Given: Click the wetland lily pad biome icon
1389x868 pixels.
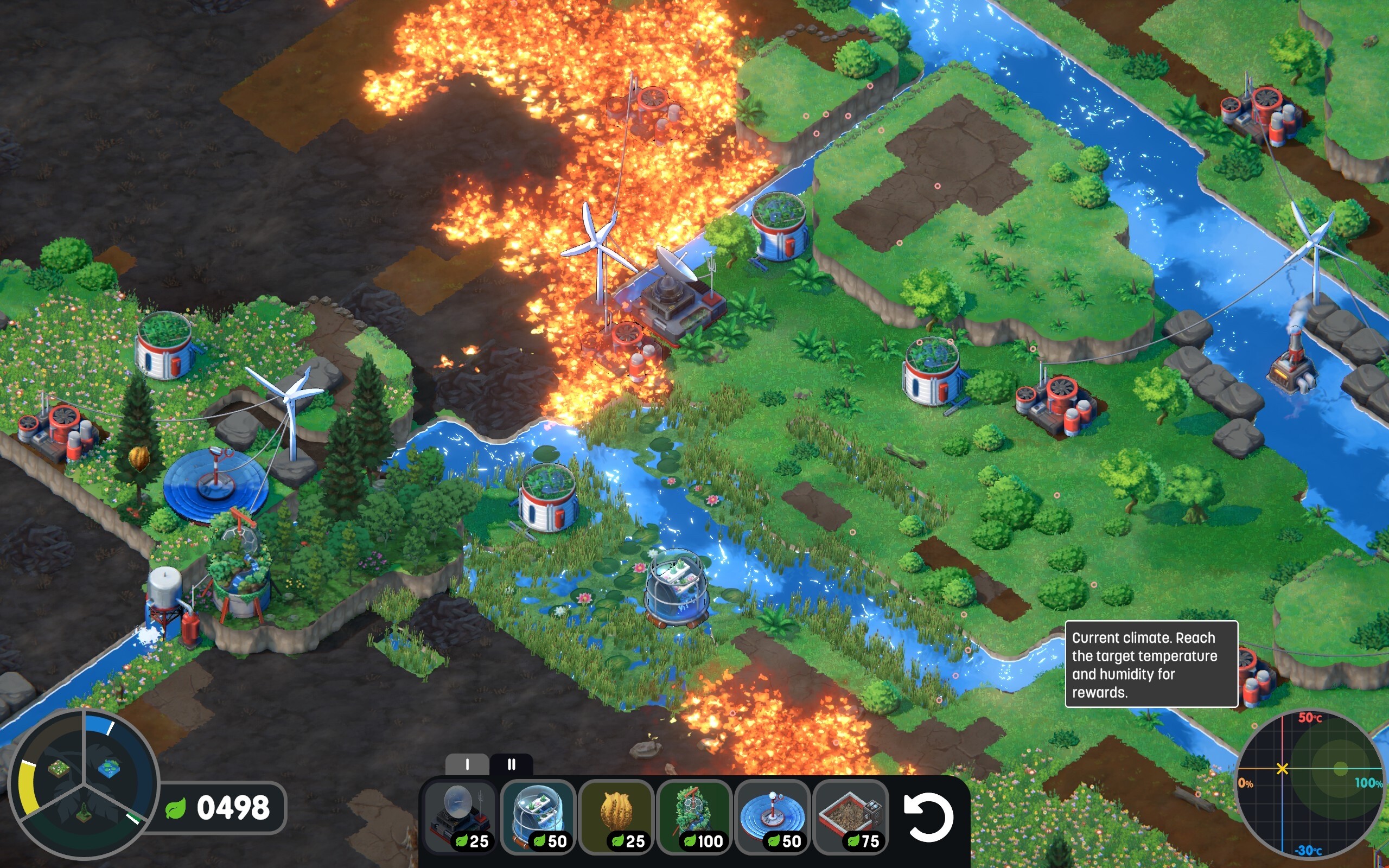Looking at the screenshot, I should pyautogui.click(x=109, y=767).
